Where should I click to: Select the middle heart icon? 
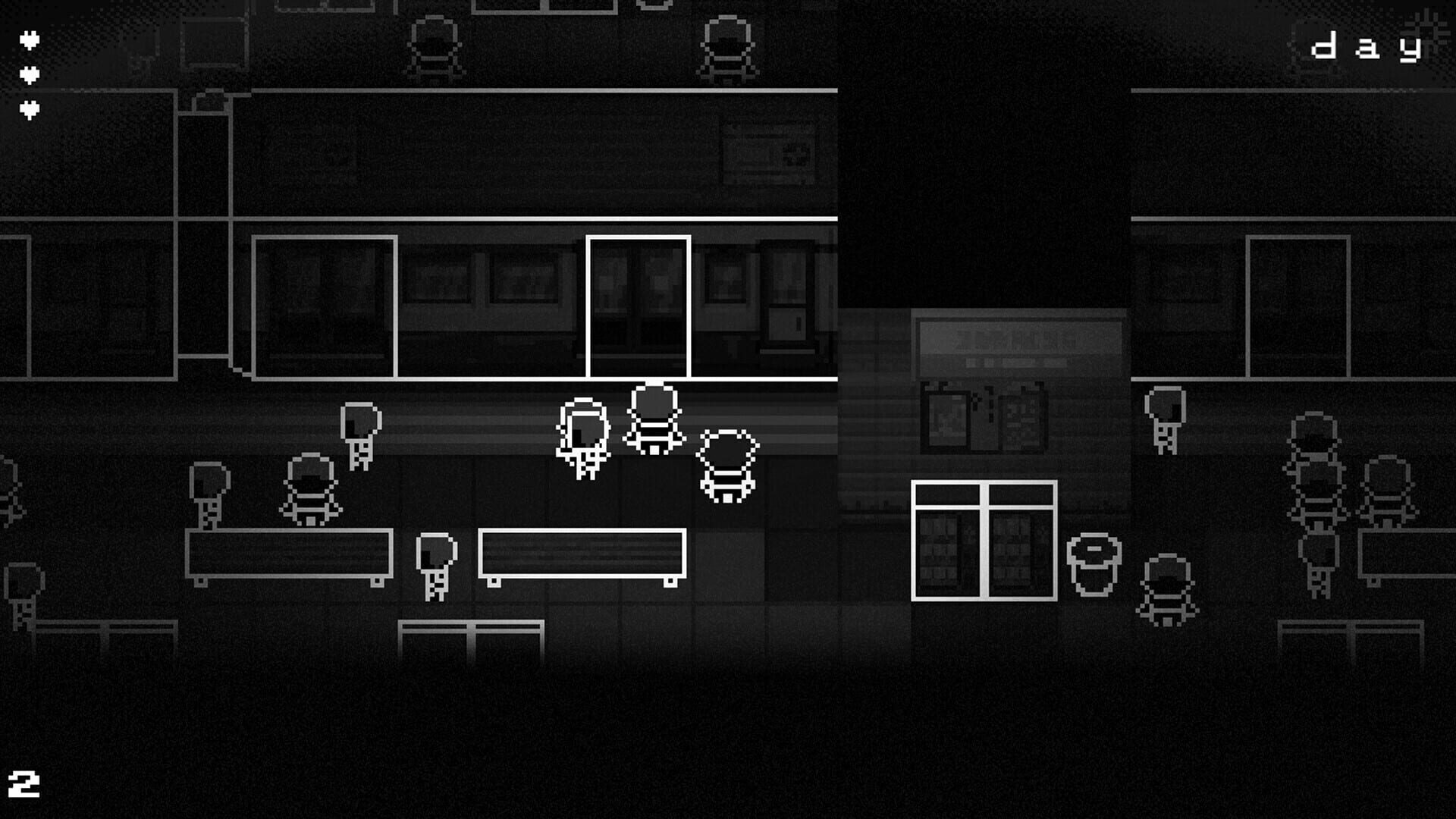pos(29,74)
